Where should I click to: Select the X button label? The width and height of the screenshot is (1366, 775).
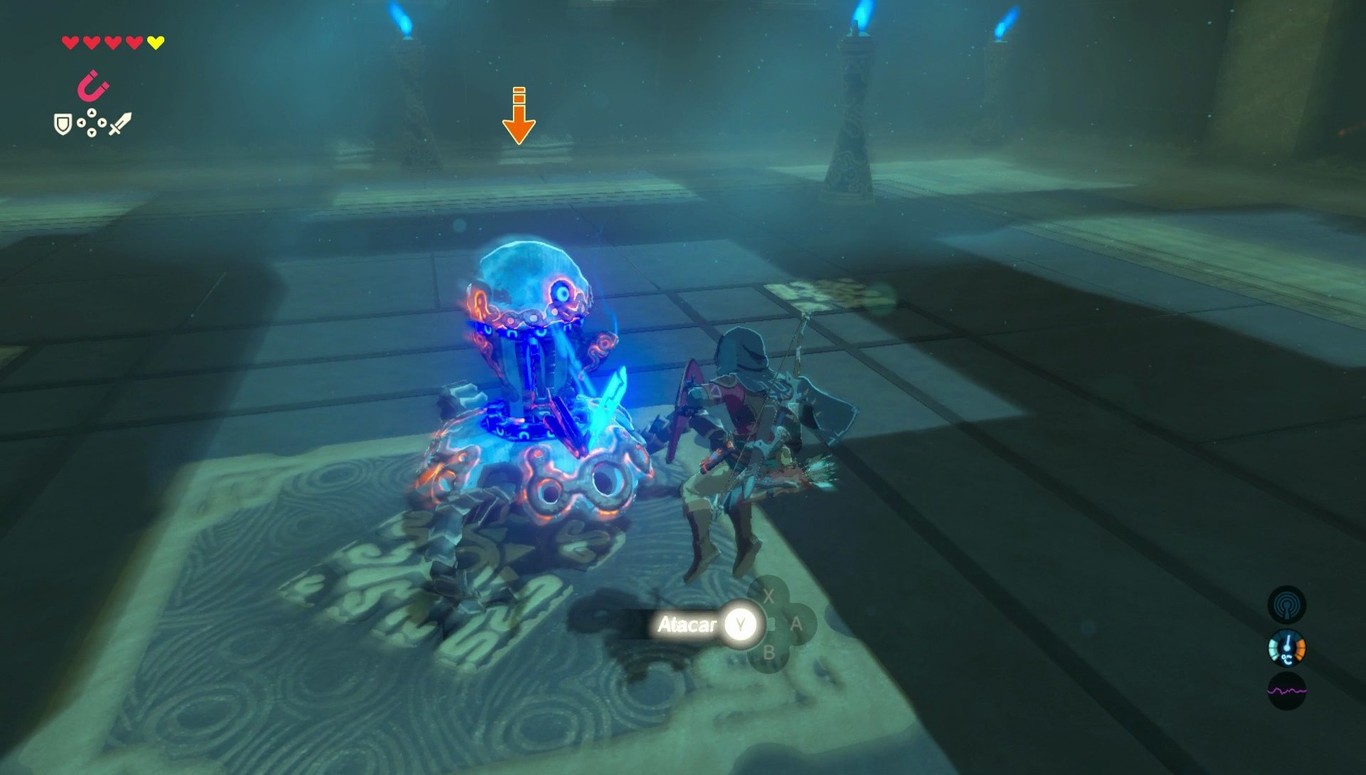[x=770, y=596]
